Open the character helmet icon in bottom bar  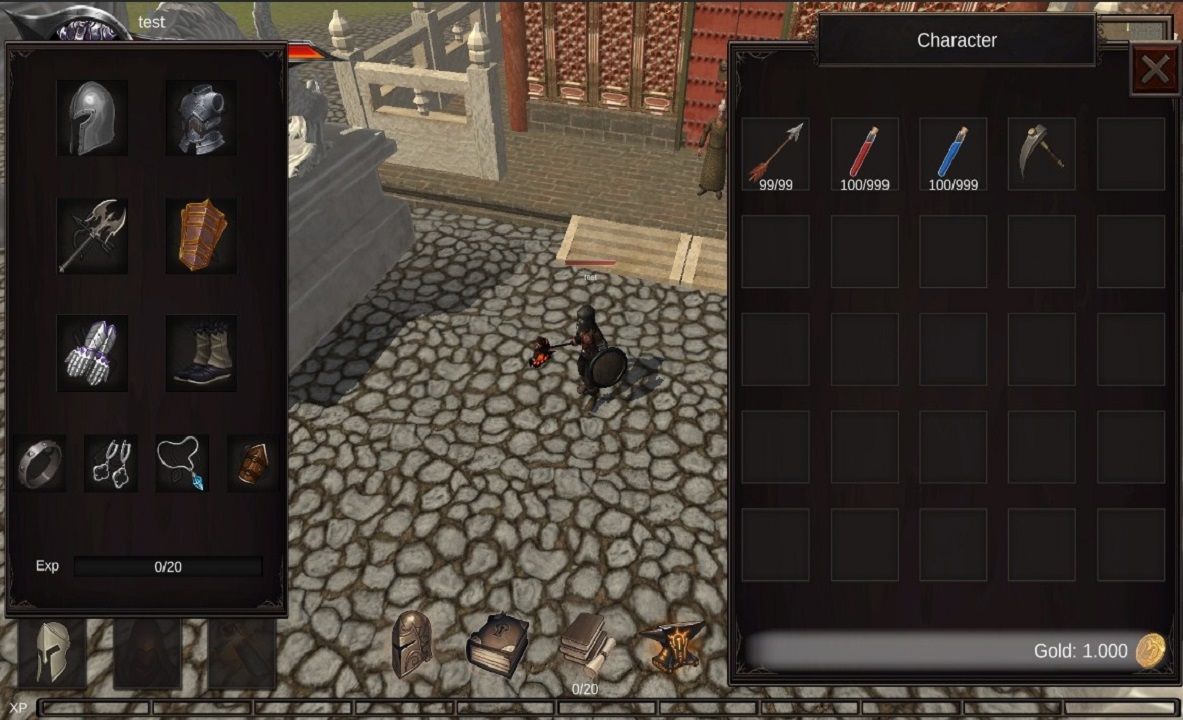point(412,645)
